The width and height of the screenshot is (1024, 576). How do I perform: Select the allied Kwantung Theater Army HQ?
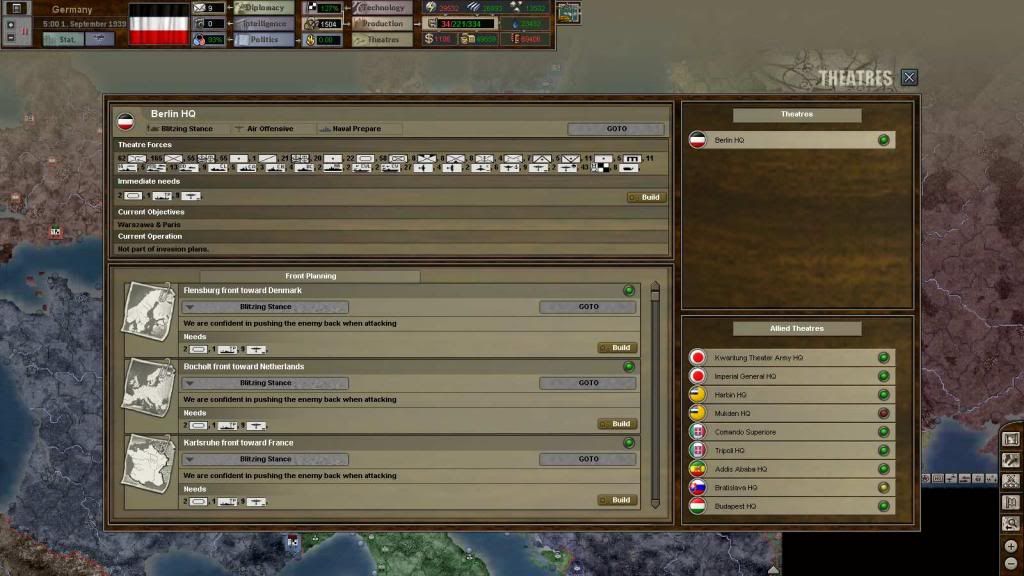(x=790, y=357)
